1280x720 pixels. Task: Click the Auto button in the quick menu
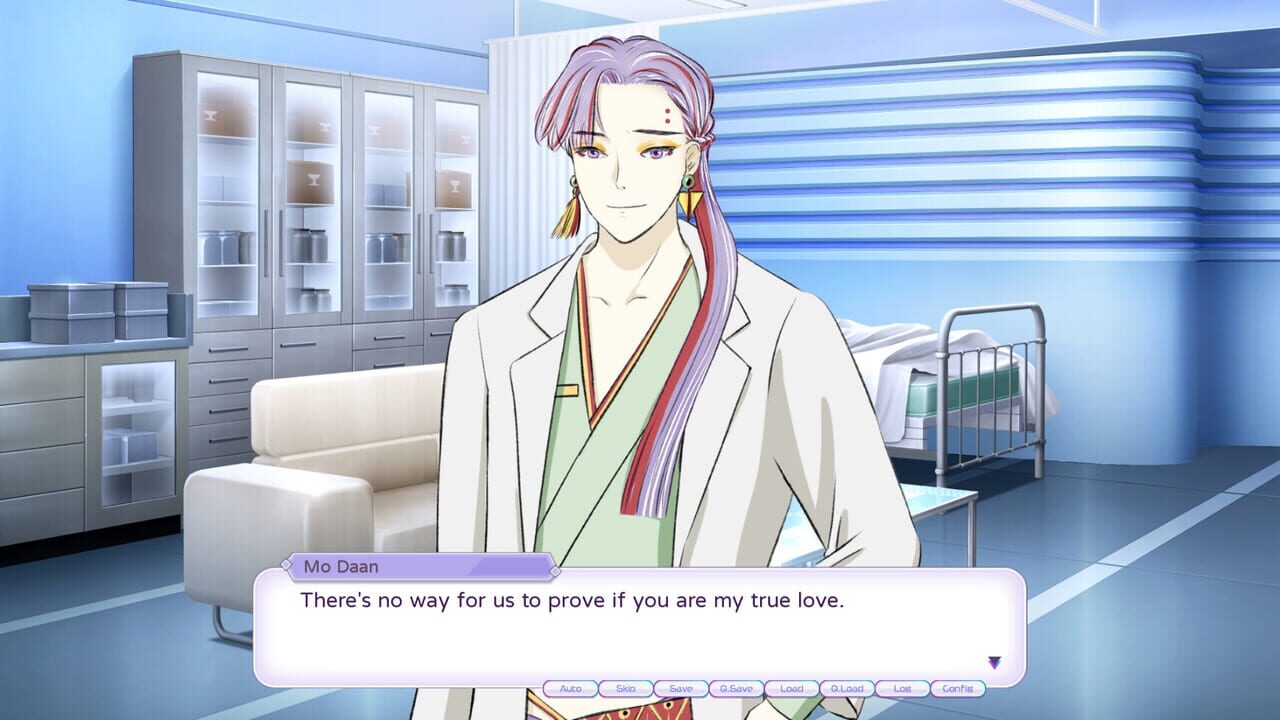570,688
